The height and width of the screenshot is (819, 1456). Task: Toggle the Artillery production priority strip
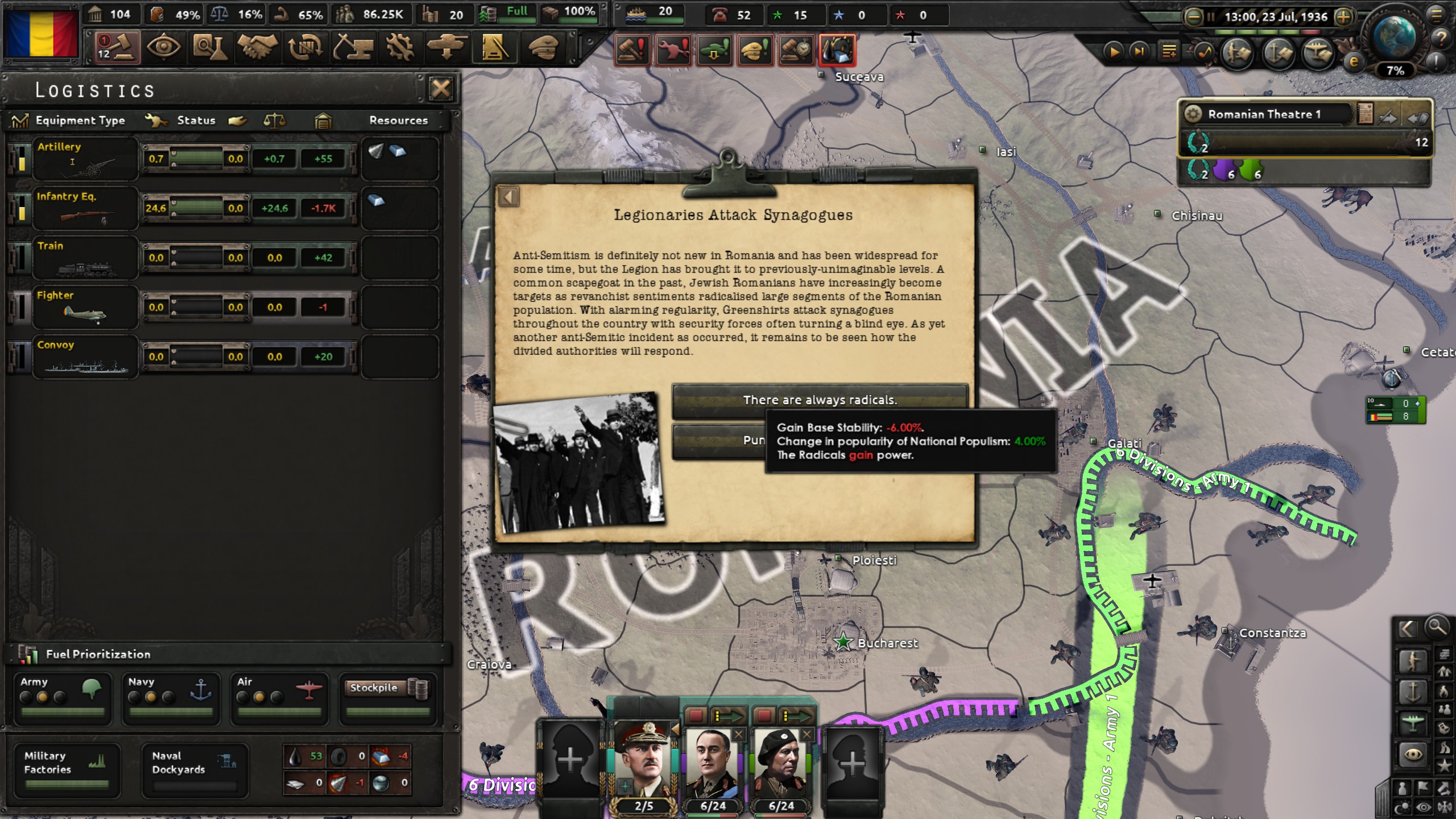(21, 159)
